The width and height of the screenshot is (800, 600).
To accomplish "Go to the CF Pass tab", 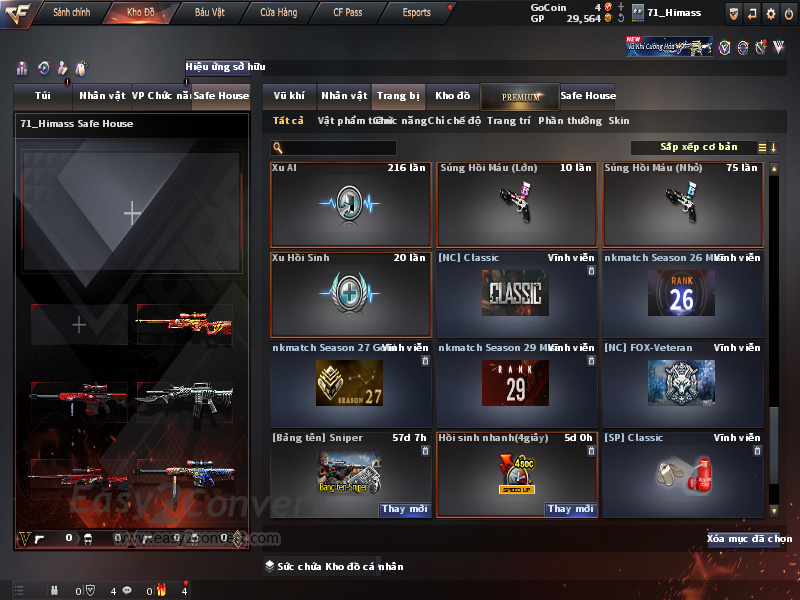I will pos(348,13).
